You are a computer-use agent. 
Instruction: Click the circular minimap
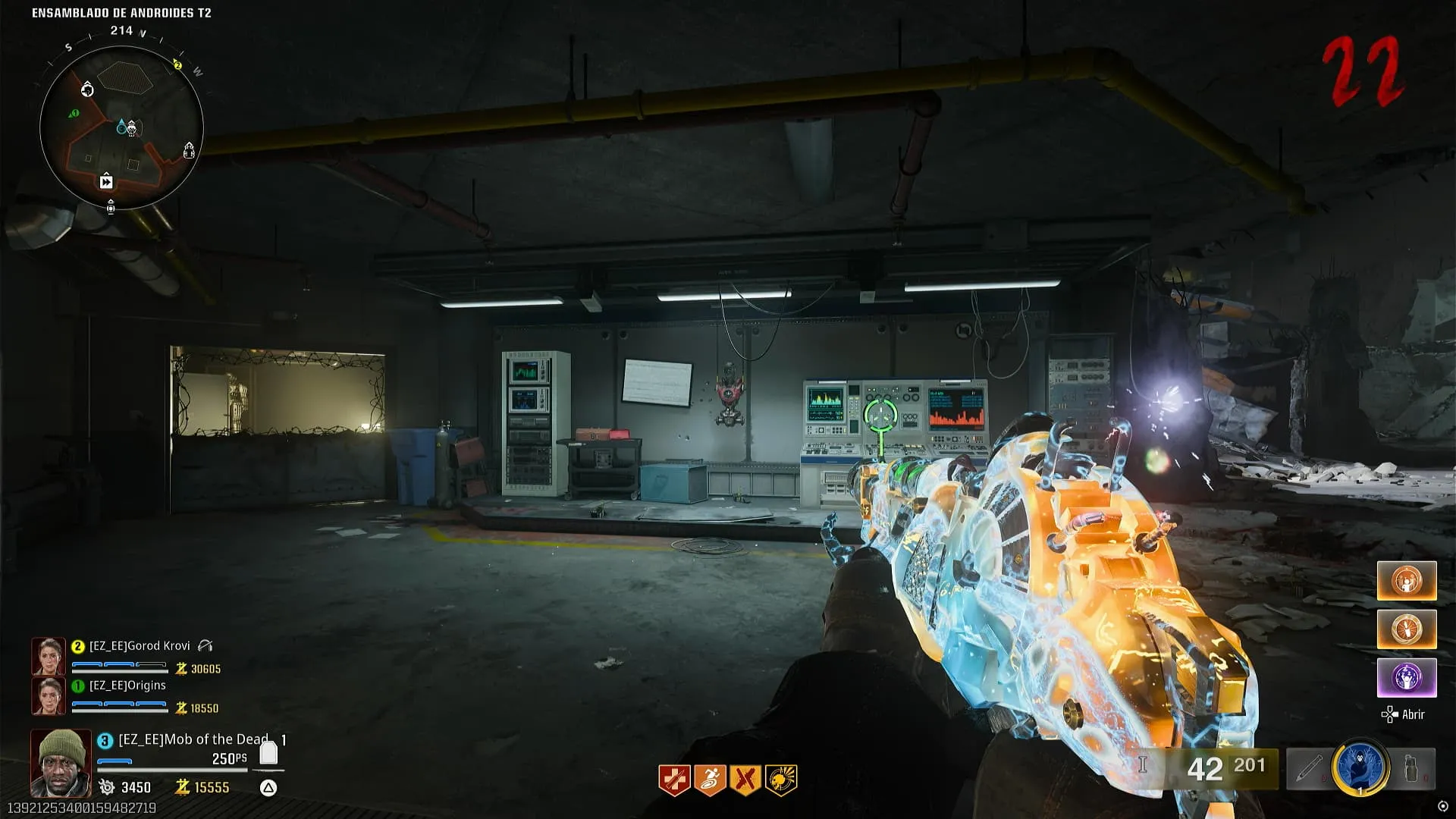tap(121, 127)
